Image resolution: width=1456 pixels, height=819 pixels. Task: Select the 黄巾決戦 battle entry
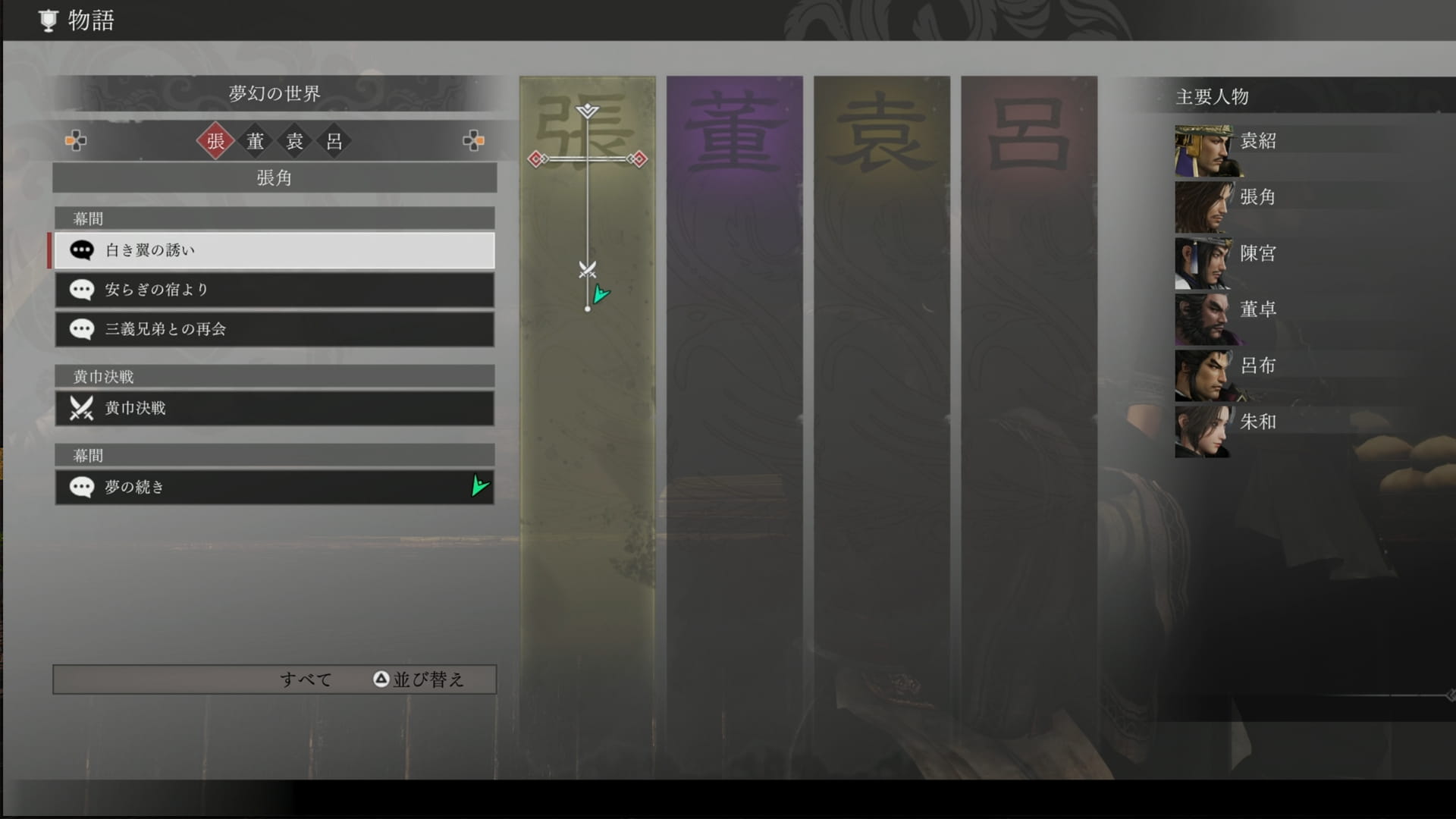tap(274, 408)
